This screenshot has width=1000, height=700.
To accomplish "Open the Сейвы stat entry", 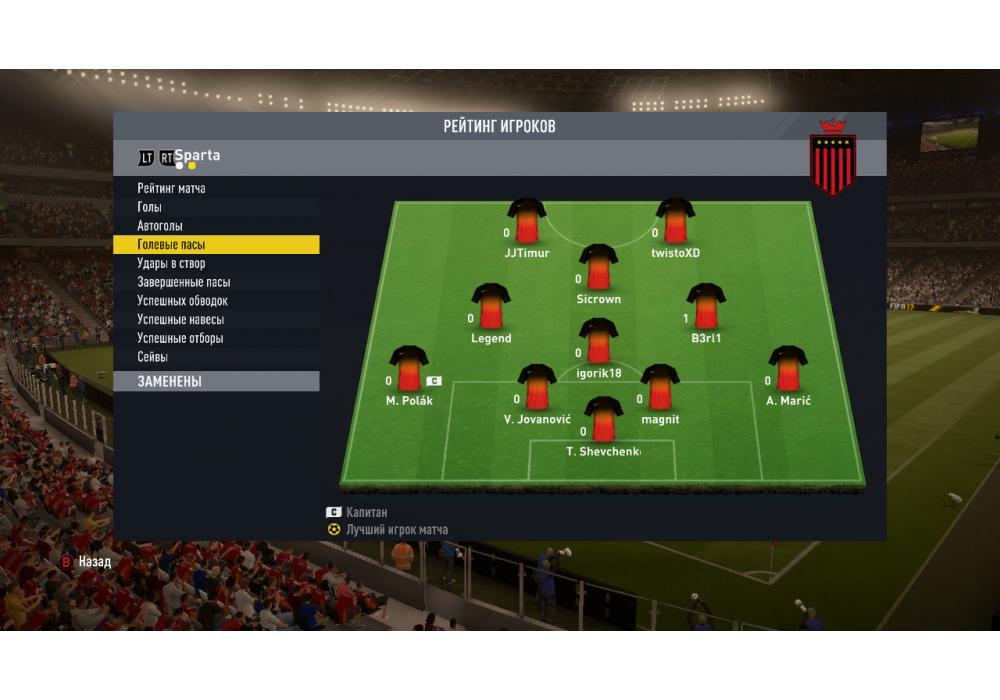I will tap(153, 357).
